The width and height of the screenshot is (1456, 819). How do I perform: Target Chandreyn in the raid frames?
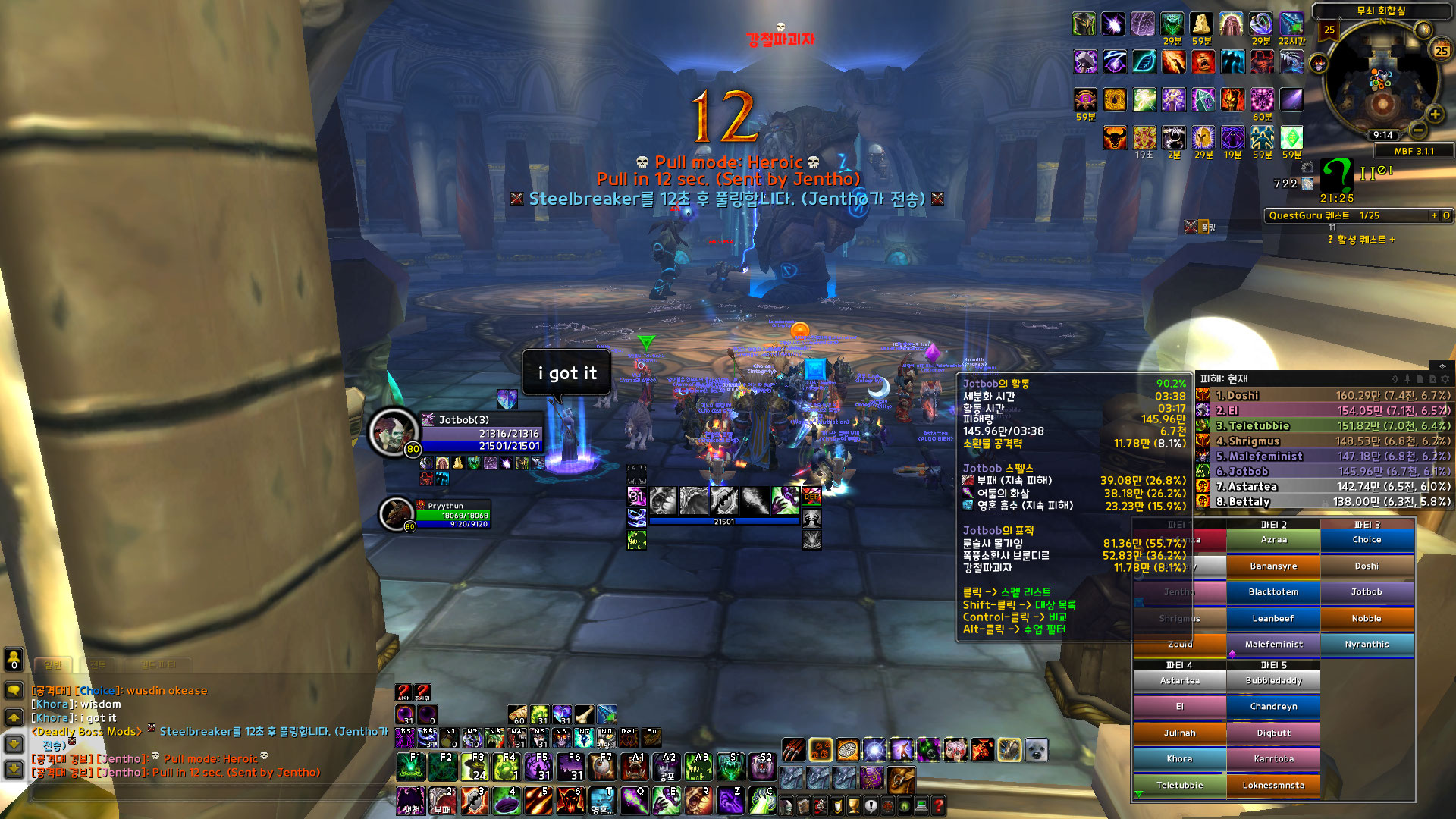coord(1273,707)
